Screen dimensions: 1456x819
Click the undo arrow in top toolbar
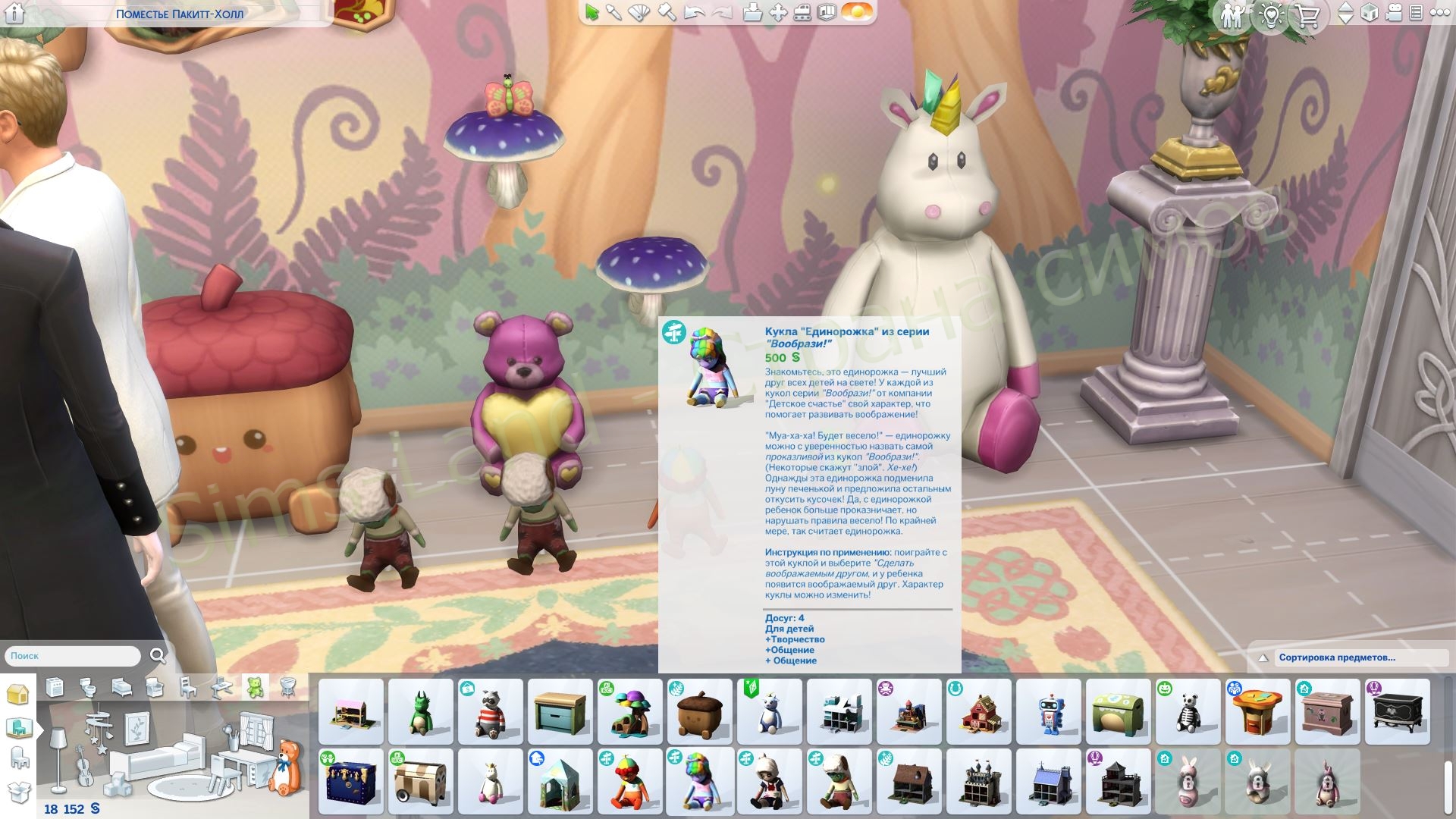pos(695,13)
